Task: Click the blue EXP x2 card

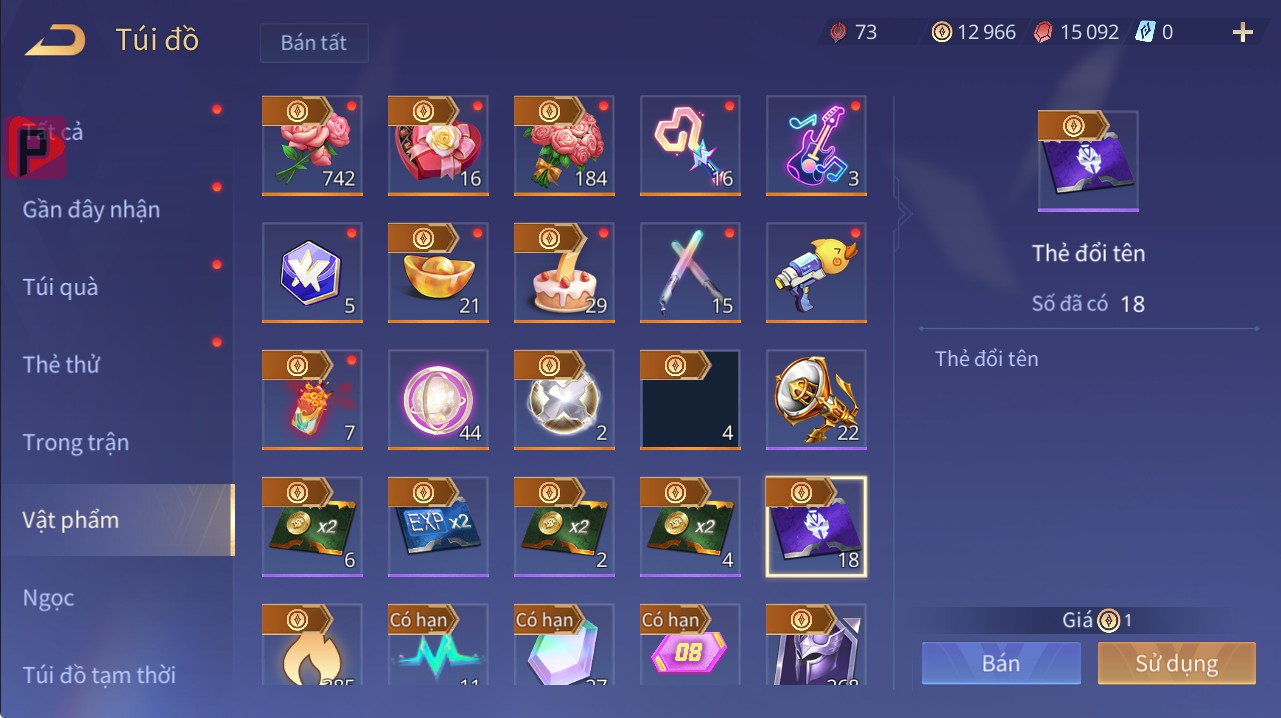Action: (x=438, y=526)
